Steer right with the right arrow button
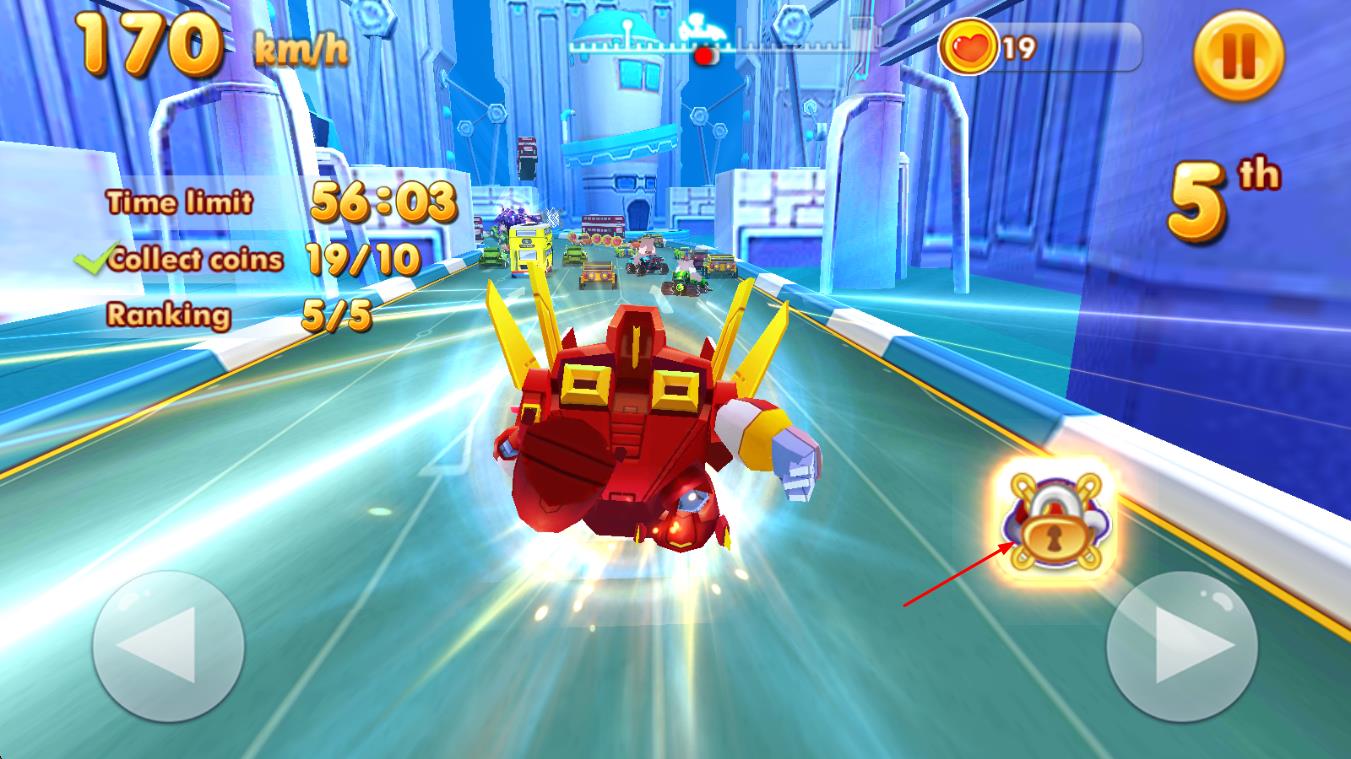Screen dimensions: 1351x759 pos(1181,645)
